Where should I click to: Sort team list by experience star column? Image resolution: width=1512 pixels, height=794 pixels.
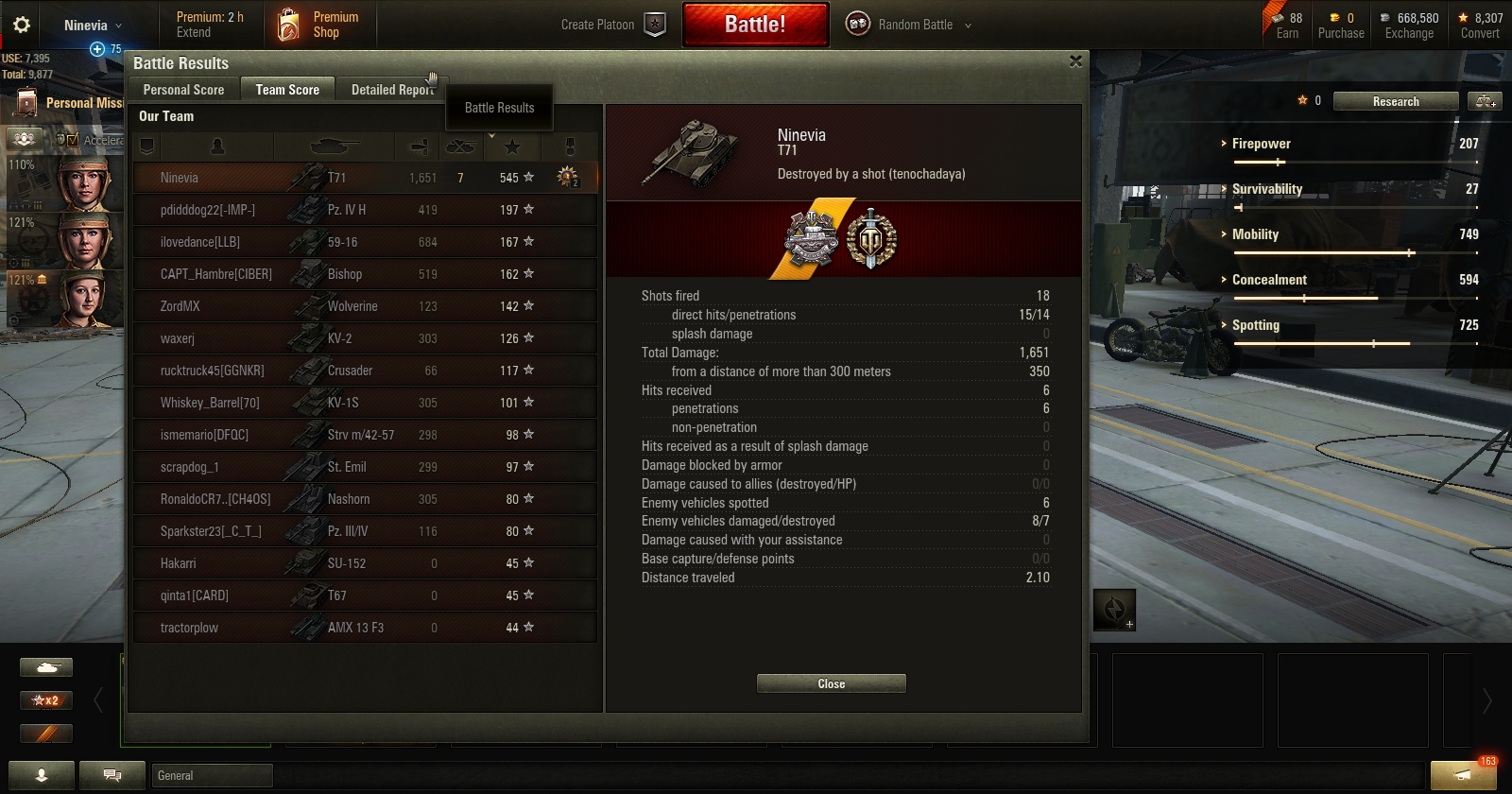512,147
